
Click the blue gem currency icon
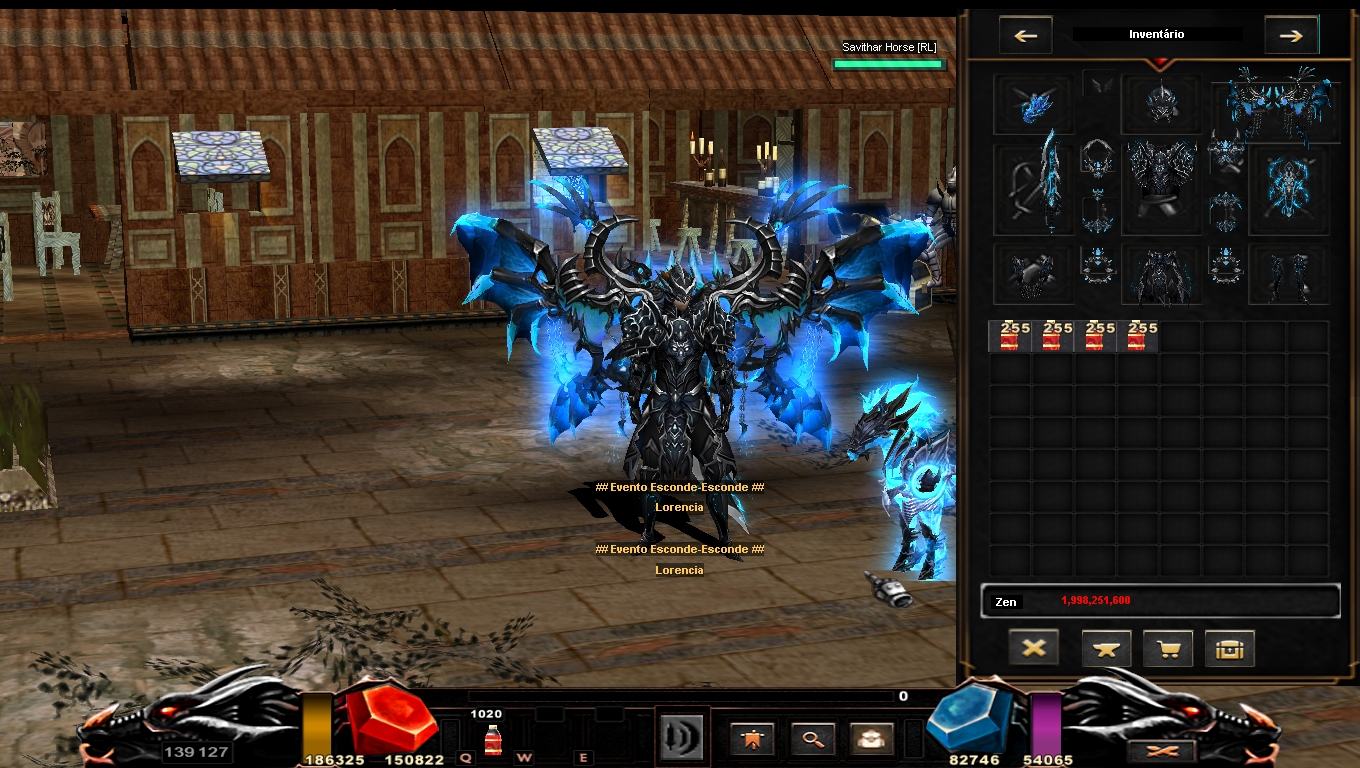click(x=965, y=718)
